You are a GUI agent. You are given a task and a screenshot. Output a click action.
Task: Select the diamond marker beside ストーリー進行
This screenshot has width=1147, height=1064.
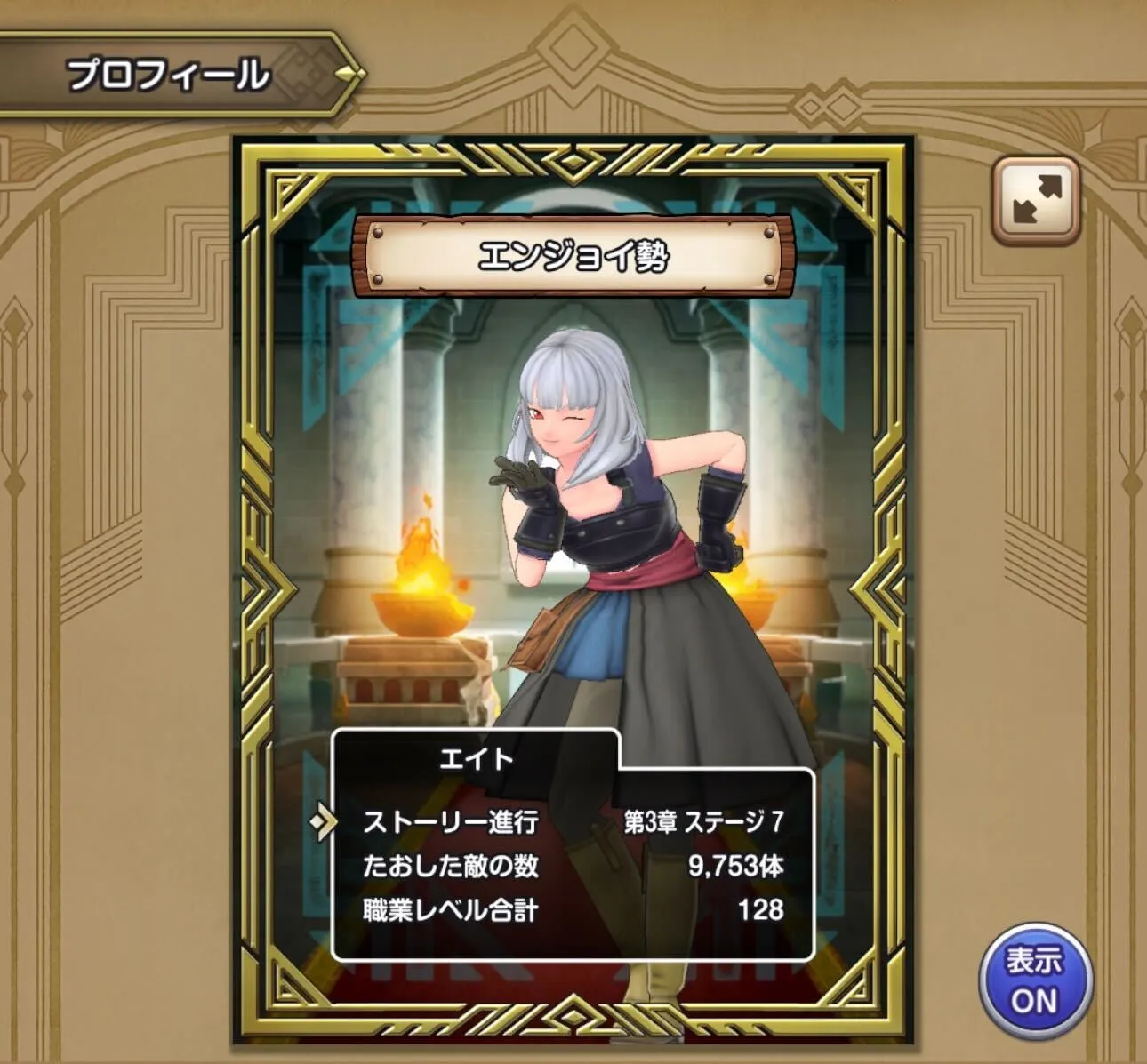point(326,821)
